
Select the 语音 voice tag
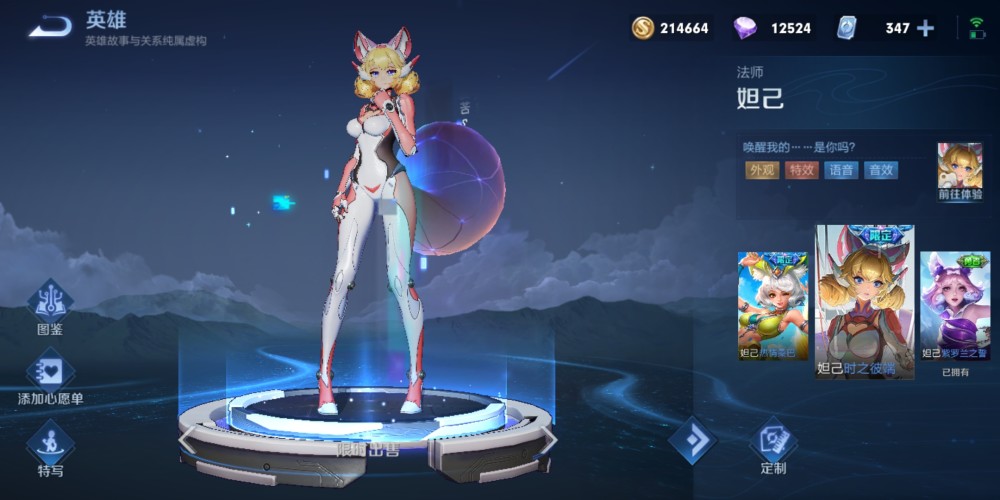click(842, 170)
